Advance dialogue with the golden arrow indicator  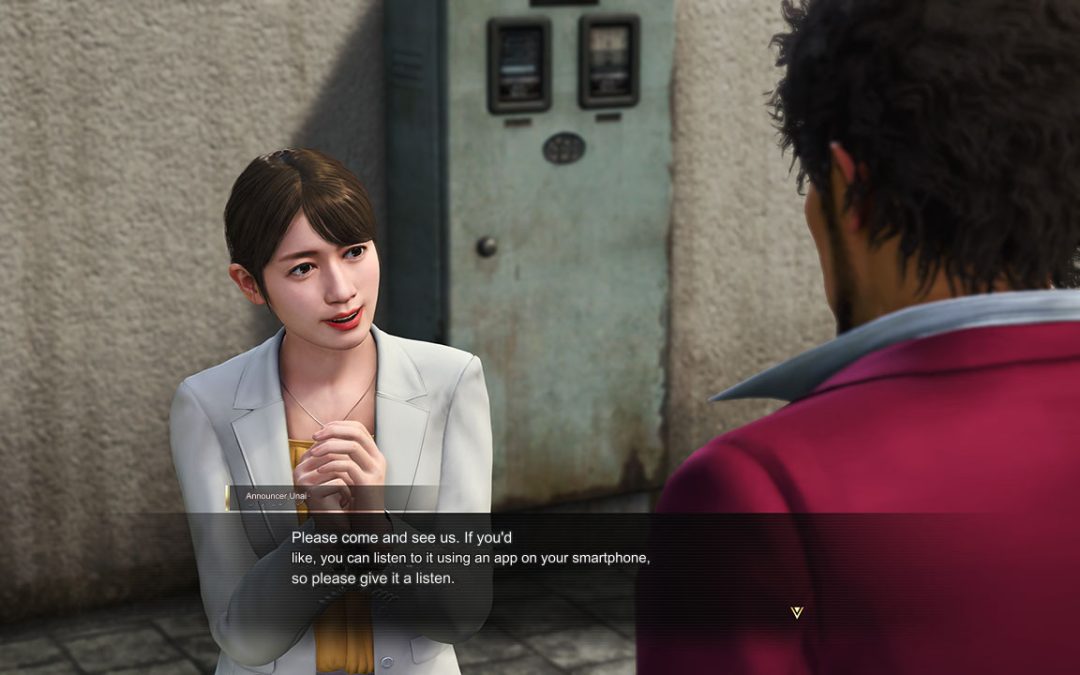point(796,612)
